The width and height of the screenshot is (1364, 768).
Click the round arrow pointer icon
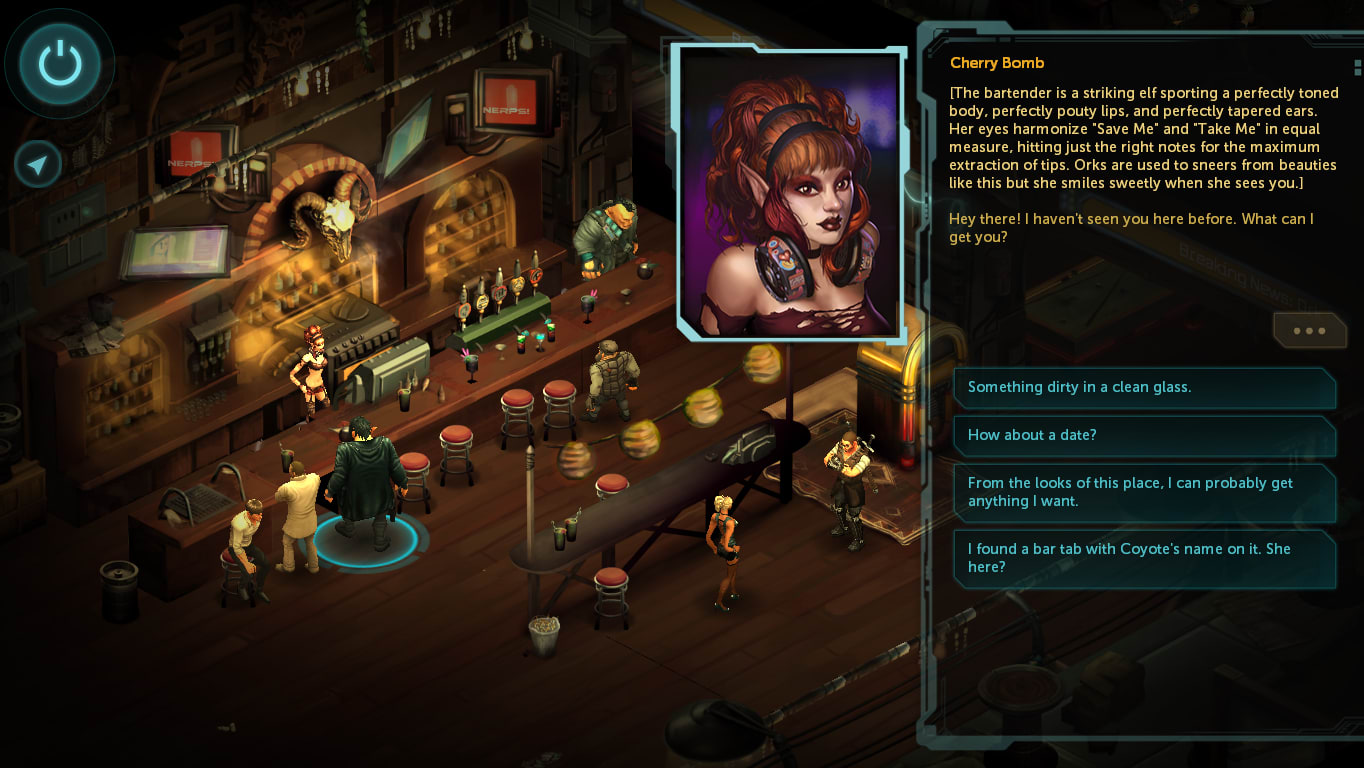coord(38,164)
